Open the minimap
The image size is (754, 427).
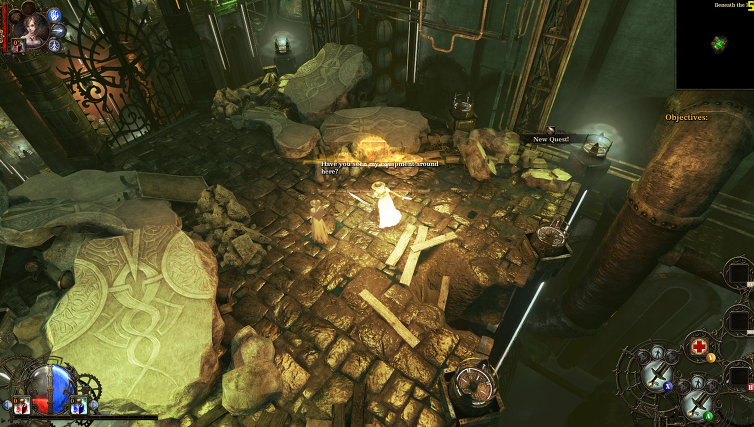click(x=714, y=44)
